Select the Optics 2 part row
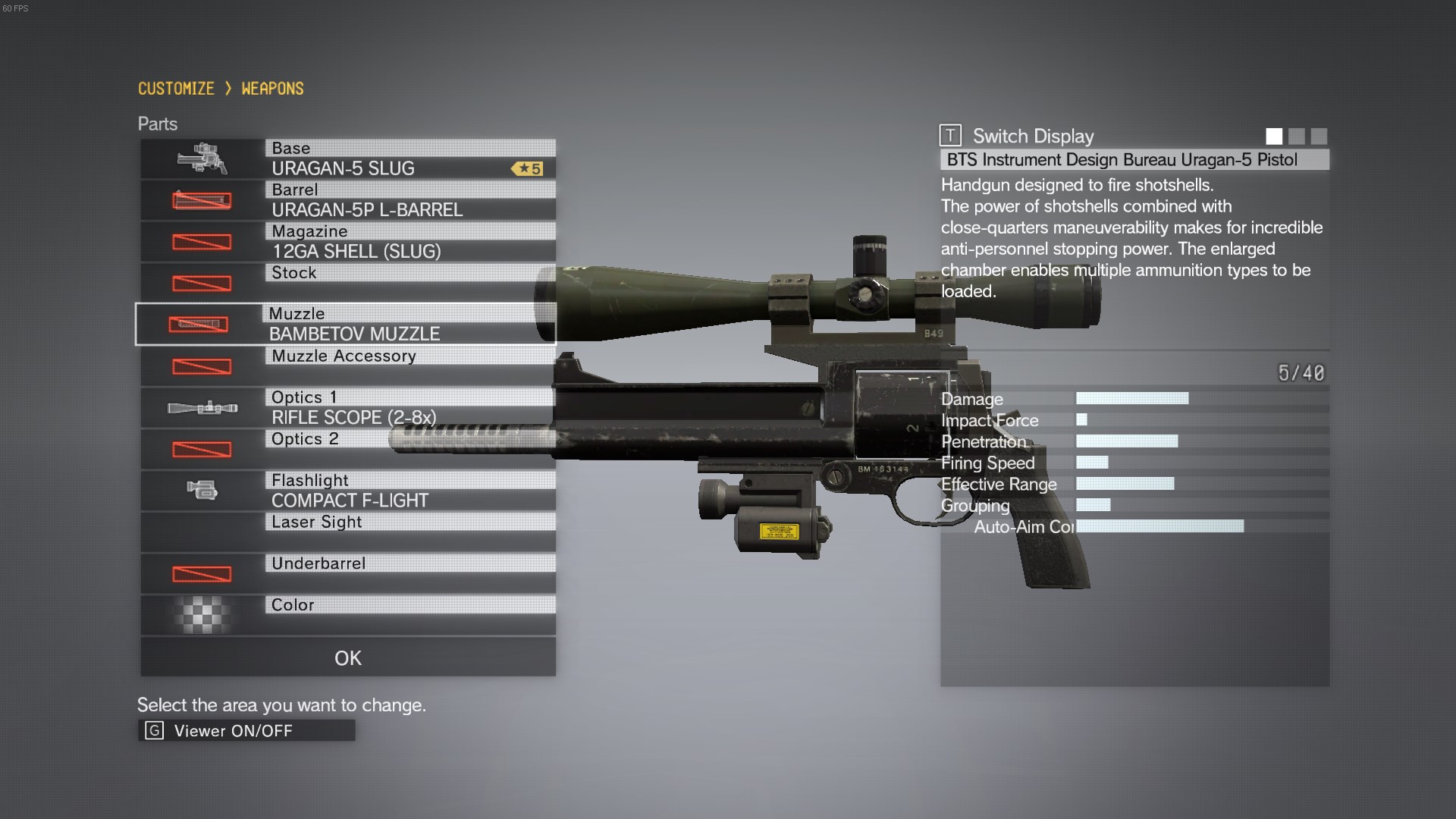This screenshot has width=1456, height=819. [347, 449]
